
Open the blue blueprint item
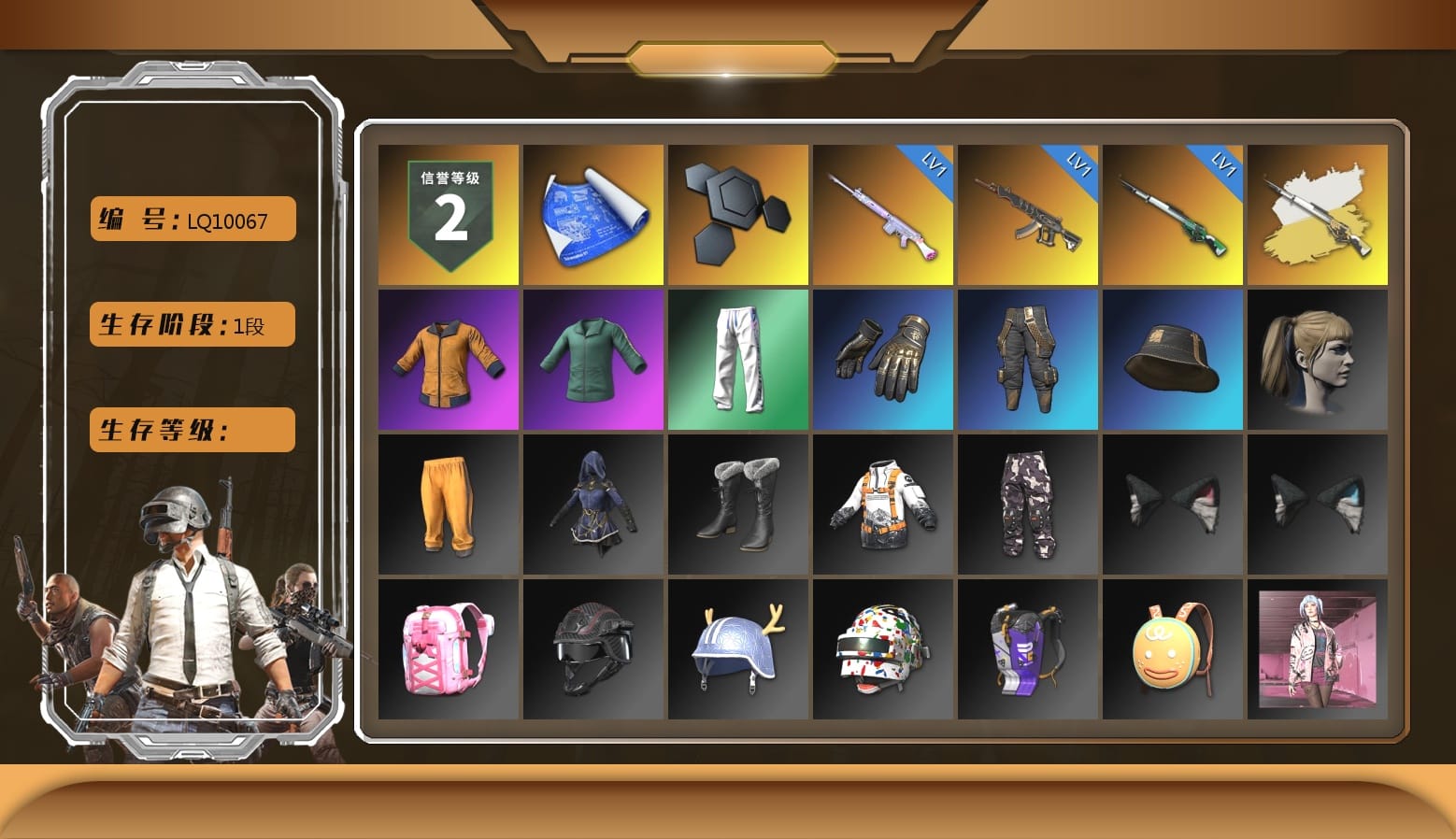[592, 214]
